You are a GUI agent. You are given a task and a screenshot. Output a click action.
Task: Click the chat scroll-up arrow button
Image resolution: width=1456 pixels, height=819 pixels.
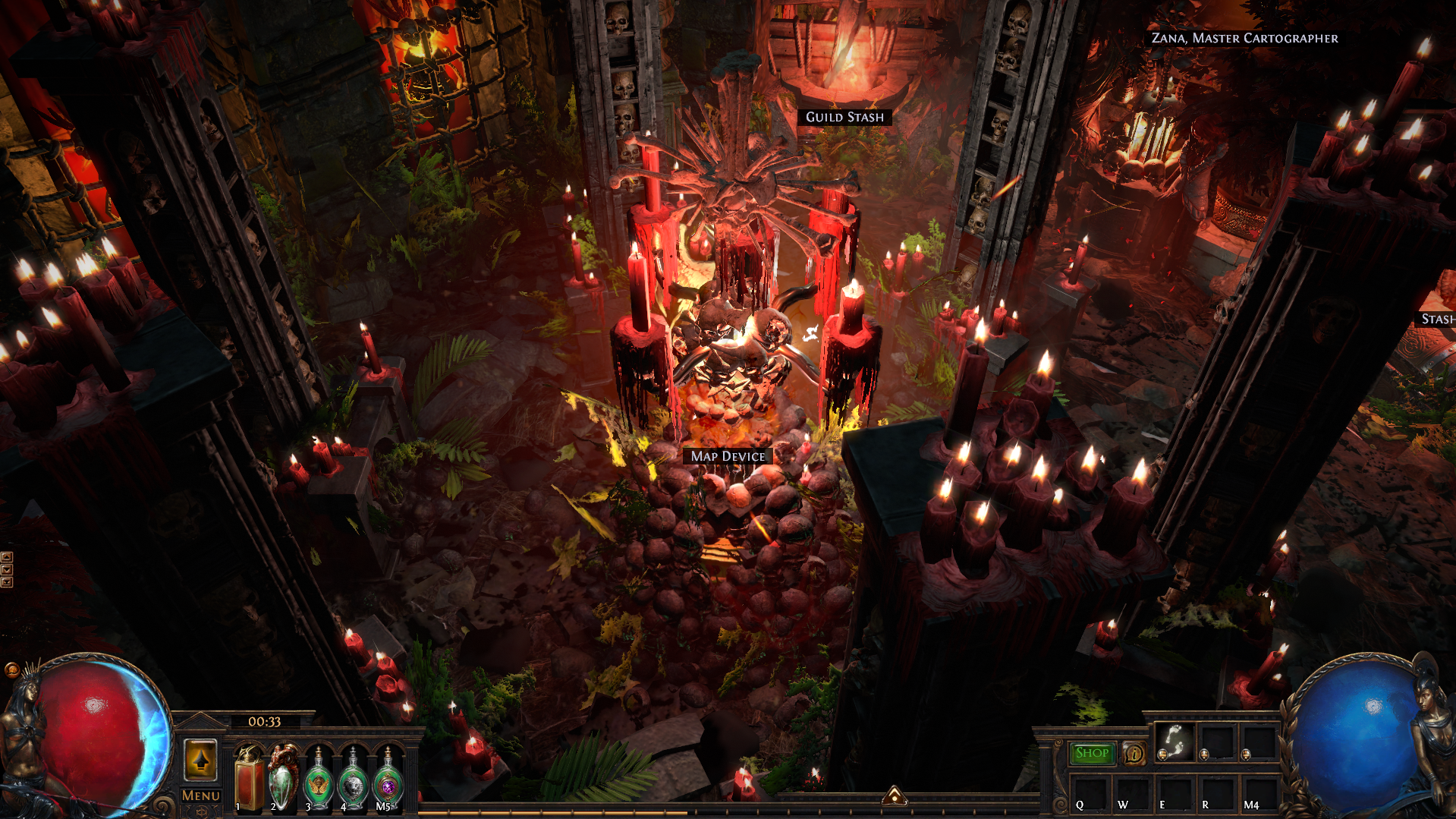pyautogui.click(x=7, y=557)
